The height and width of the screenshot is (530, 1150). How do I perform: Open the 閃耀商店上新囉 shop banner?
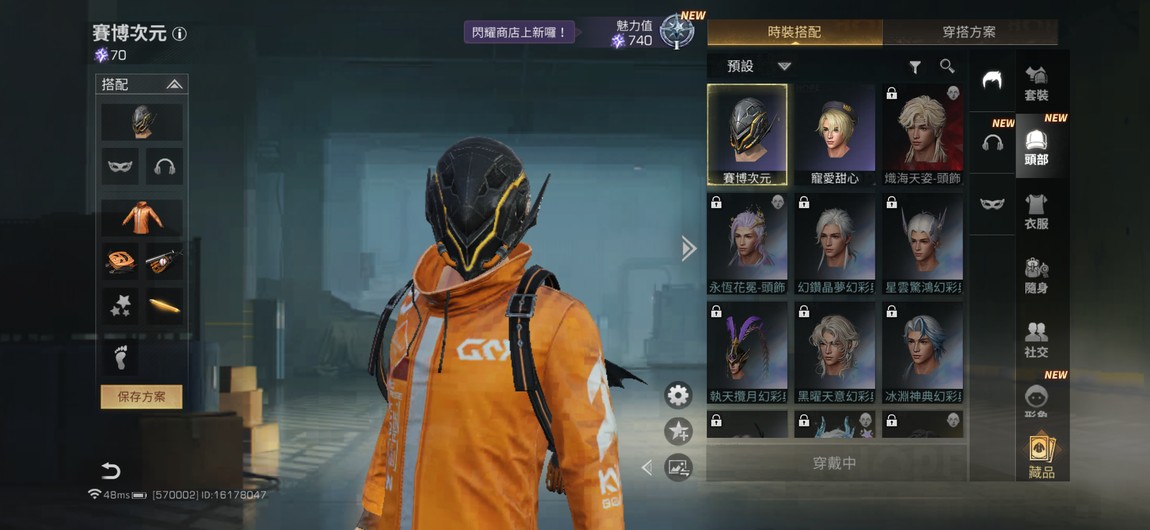519,33
